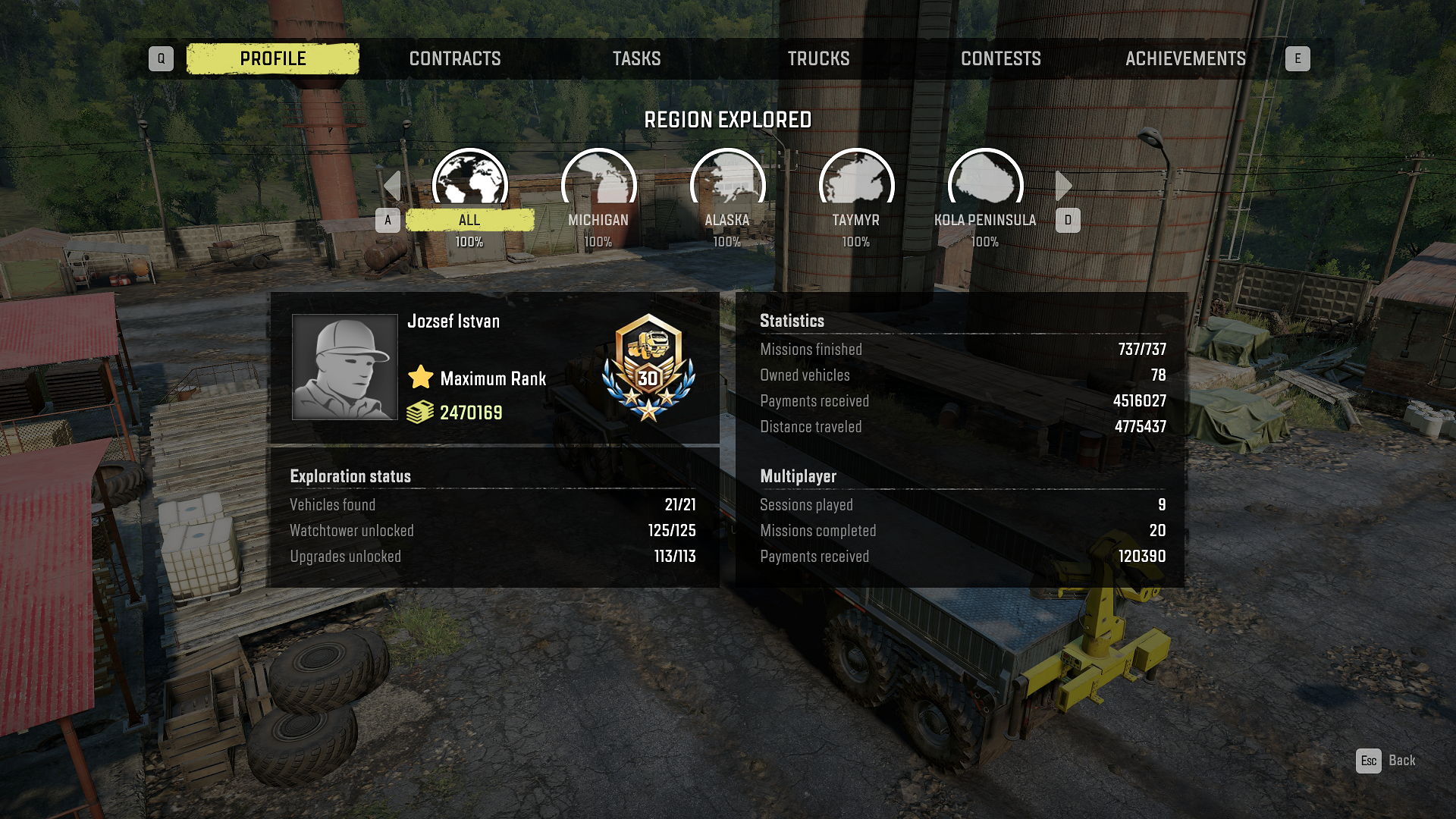Switch to the Contracts tab

click(455, 58)
